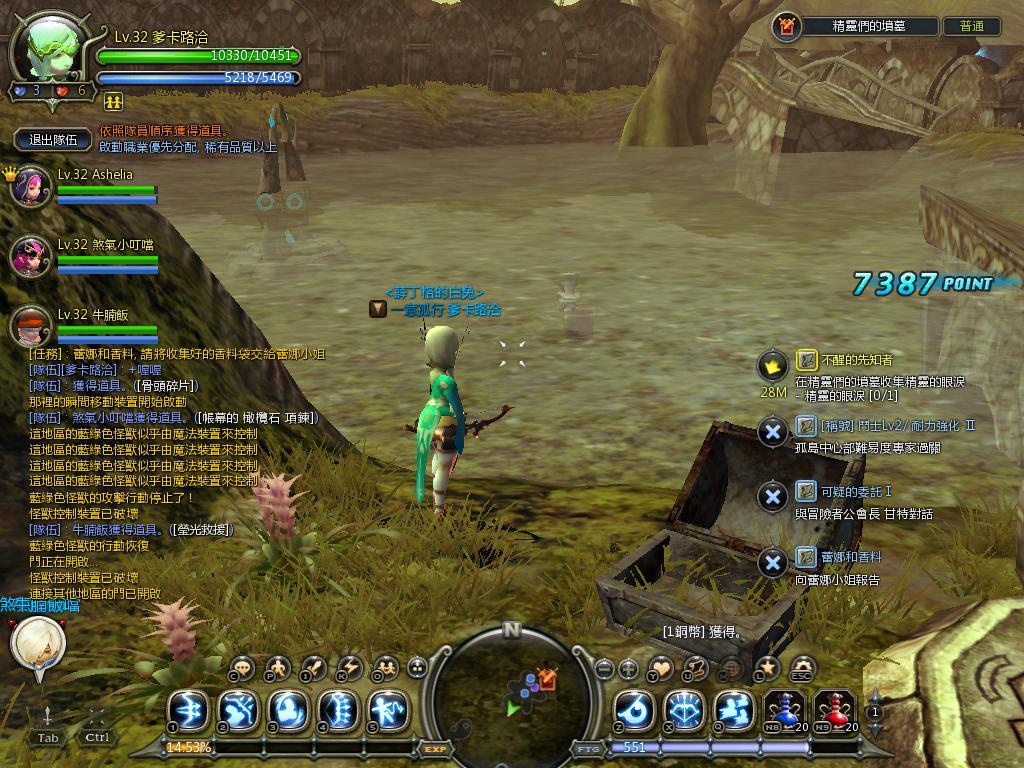
Task: Open the star icon menu
Action: [767, 668]
